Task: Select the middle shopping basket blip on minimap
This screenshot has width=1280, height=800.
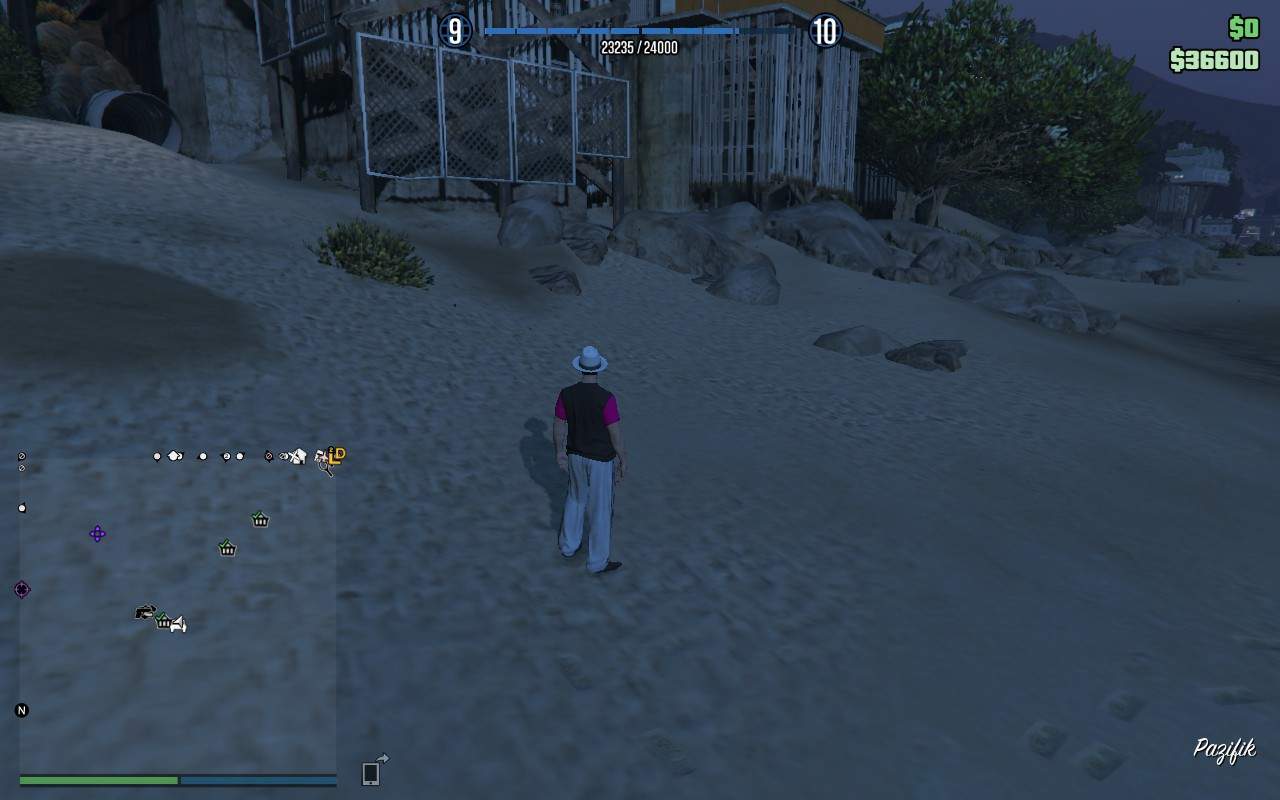Action: 227,549
